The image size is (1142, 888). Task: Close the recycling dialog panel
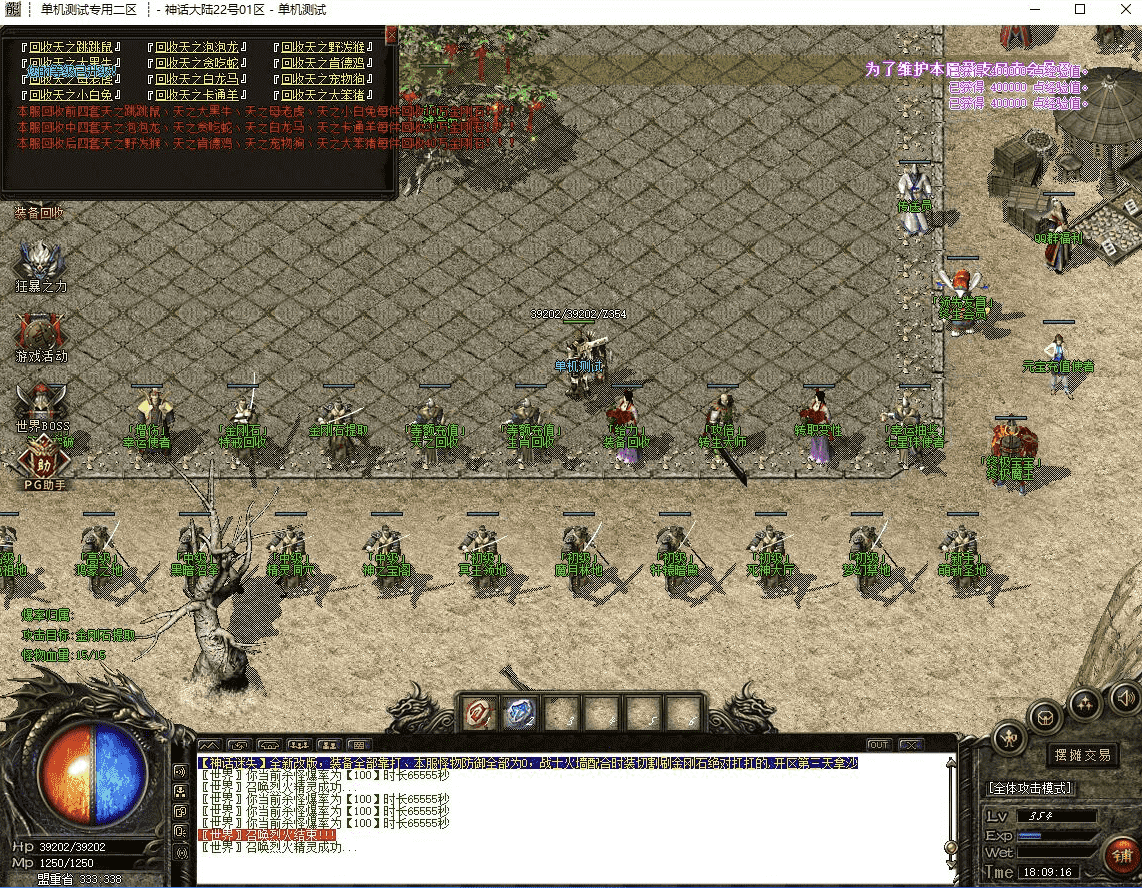pyautogui.click(x=391, y=35)
